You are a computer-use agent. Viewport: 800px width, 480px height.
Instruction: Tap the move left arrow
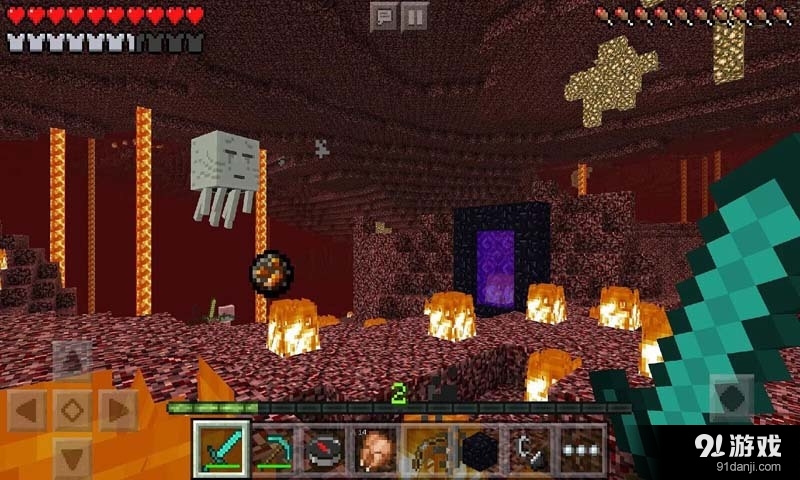coord(27,409)
